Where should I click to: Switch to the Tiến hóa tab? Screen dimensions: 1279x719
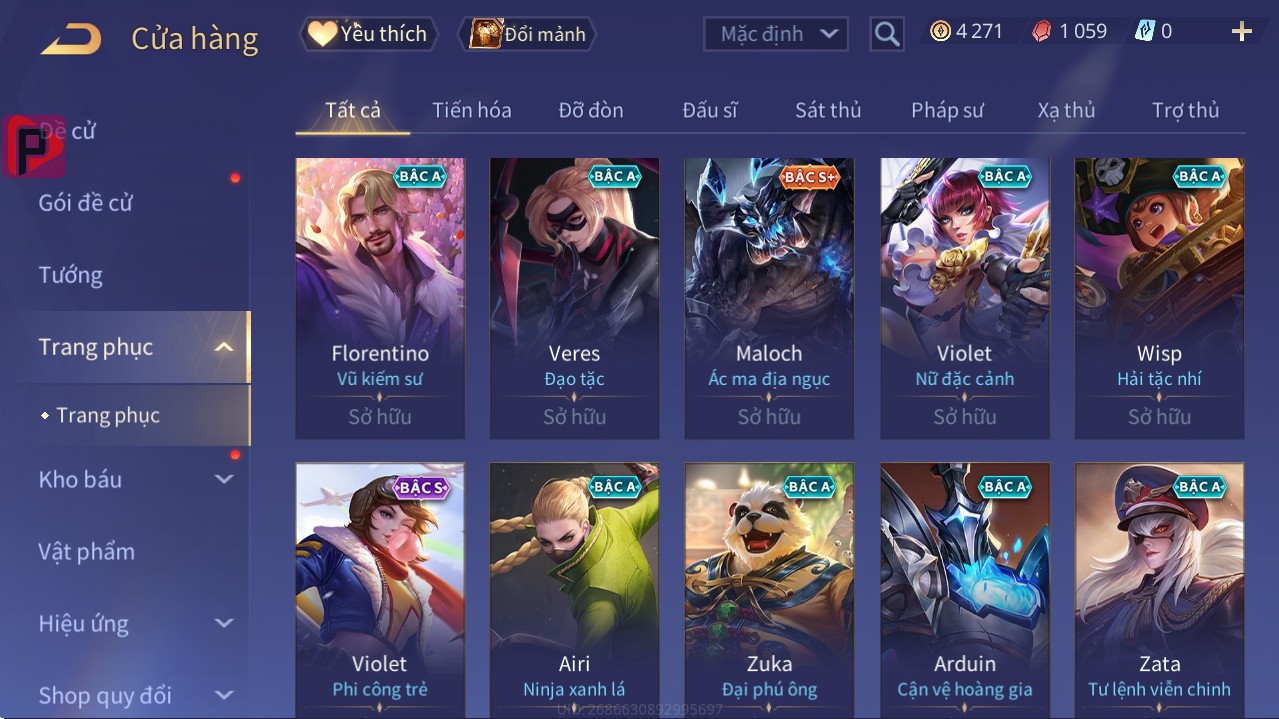(x=471, y=110)
